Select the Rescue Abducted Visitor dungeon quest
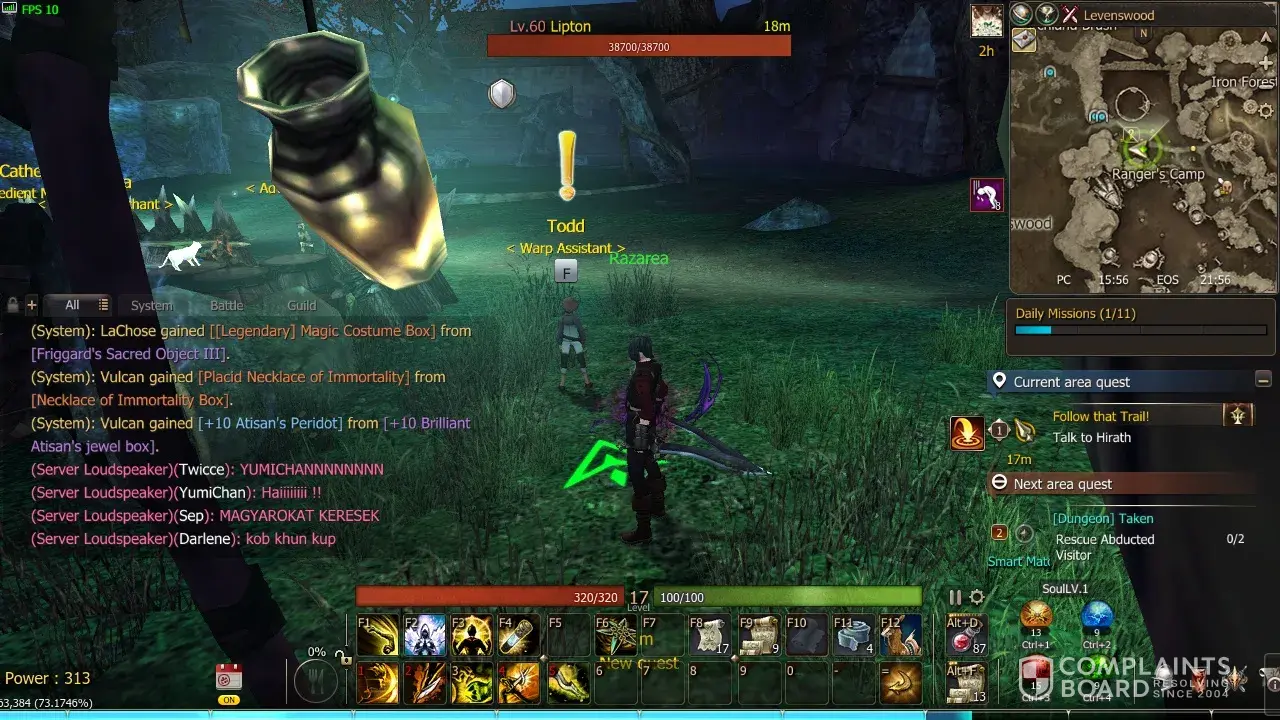Screen dimensions: 1280x720 (x=1104, y=546)
